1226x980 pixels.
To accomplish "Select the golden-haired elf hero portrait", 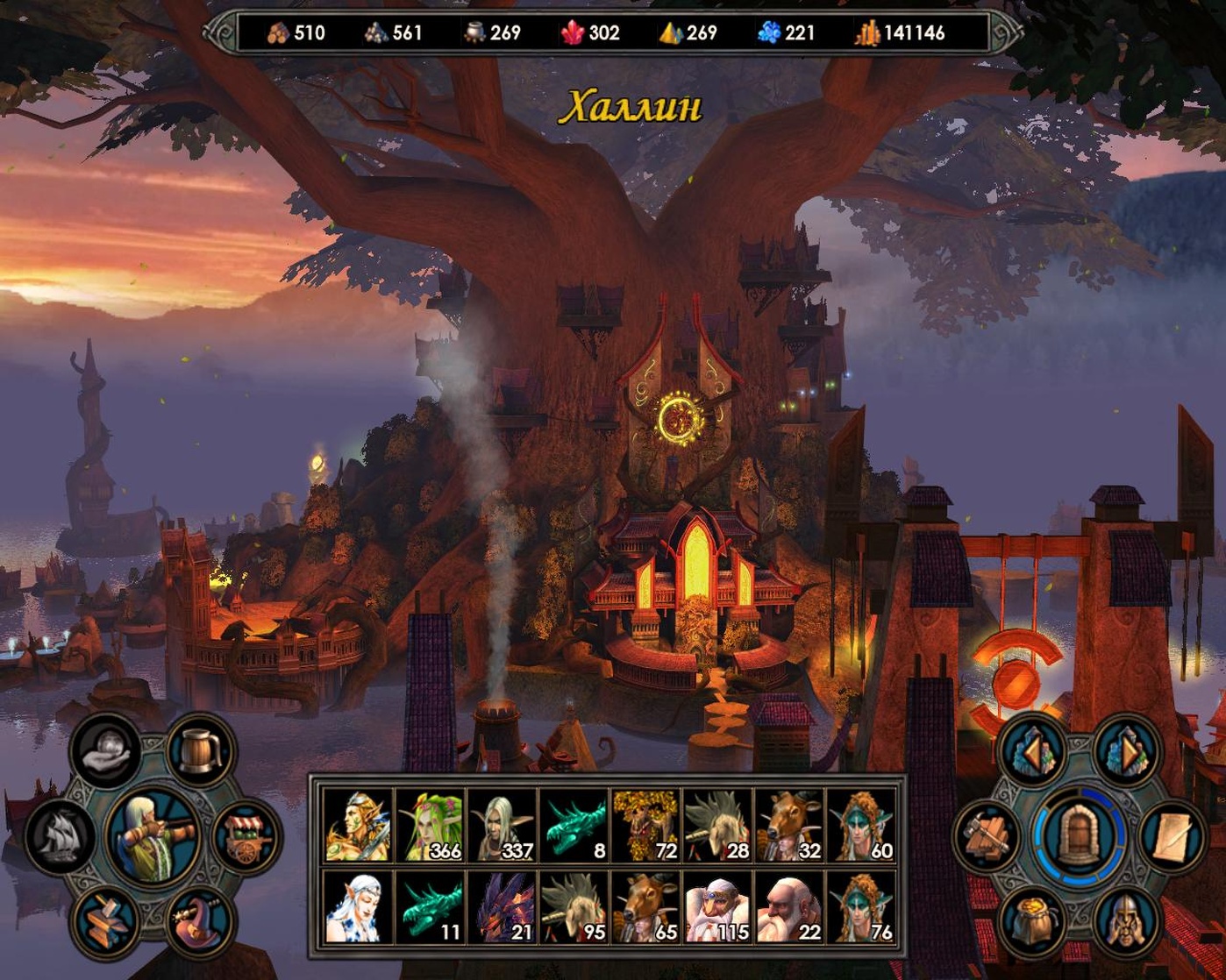I will pyautogui.click(x=358, y=826).
